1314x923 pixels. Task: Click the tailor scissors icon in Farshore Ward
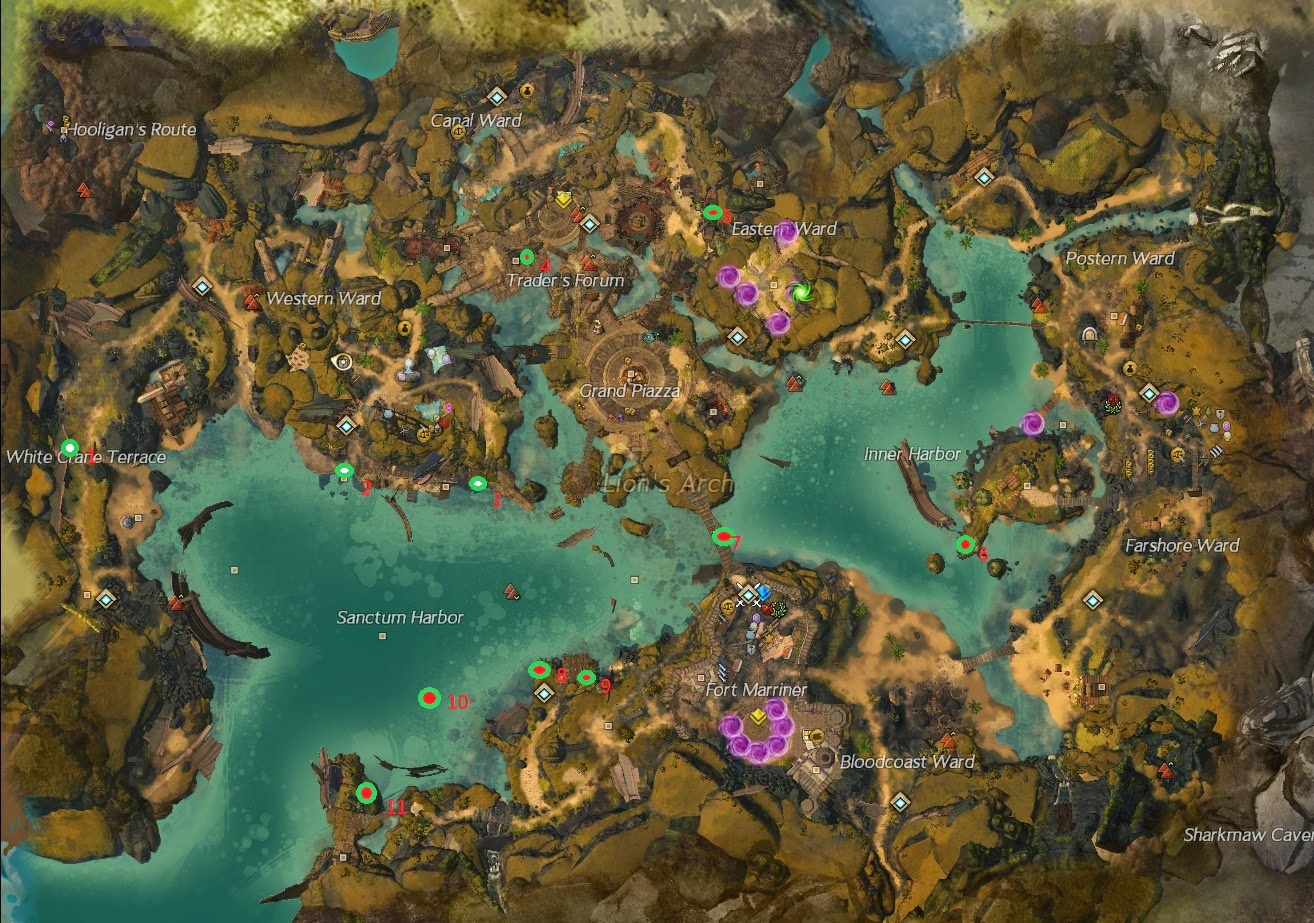[x=1200, y=423]
